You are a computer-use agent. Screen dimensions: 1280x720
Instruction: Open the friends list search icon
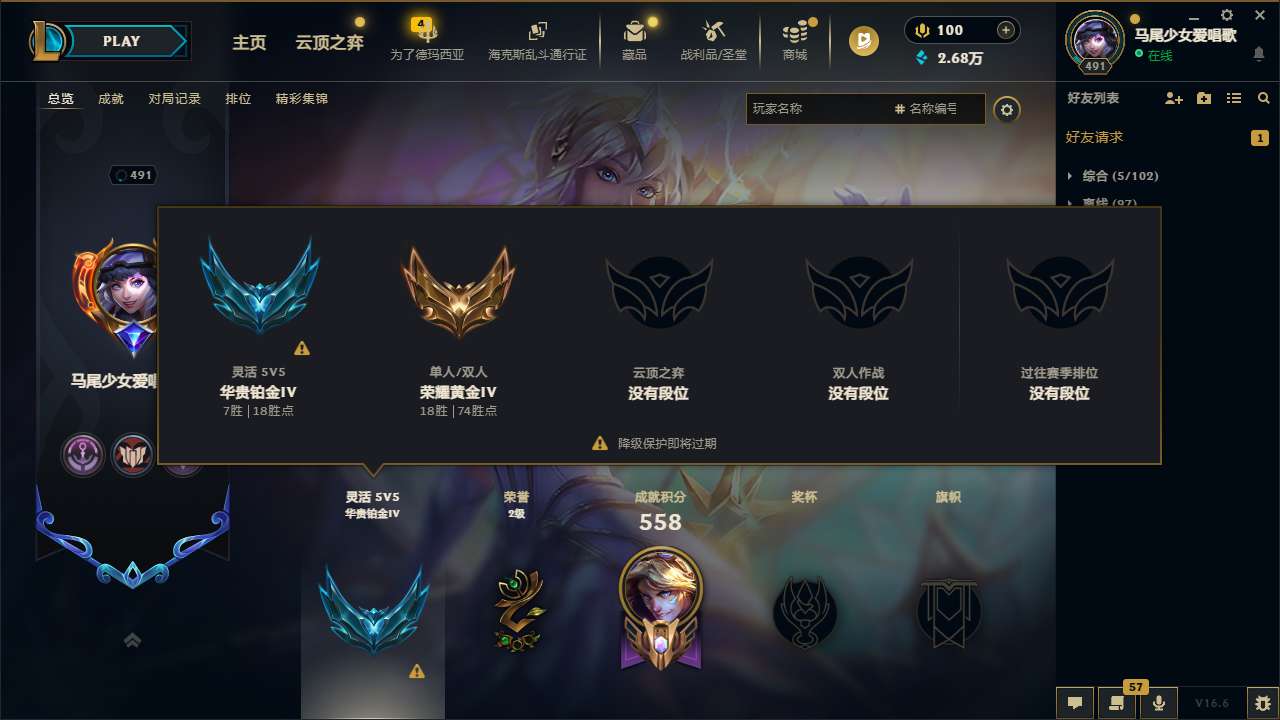click(1264, 98)
